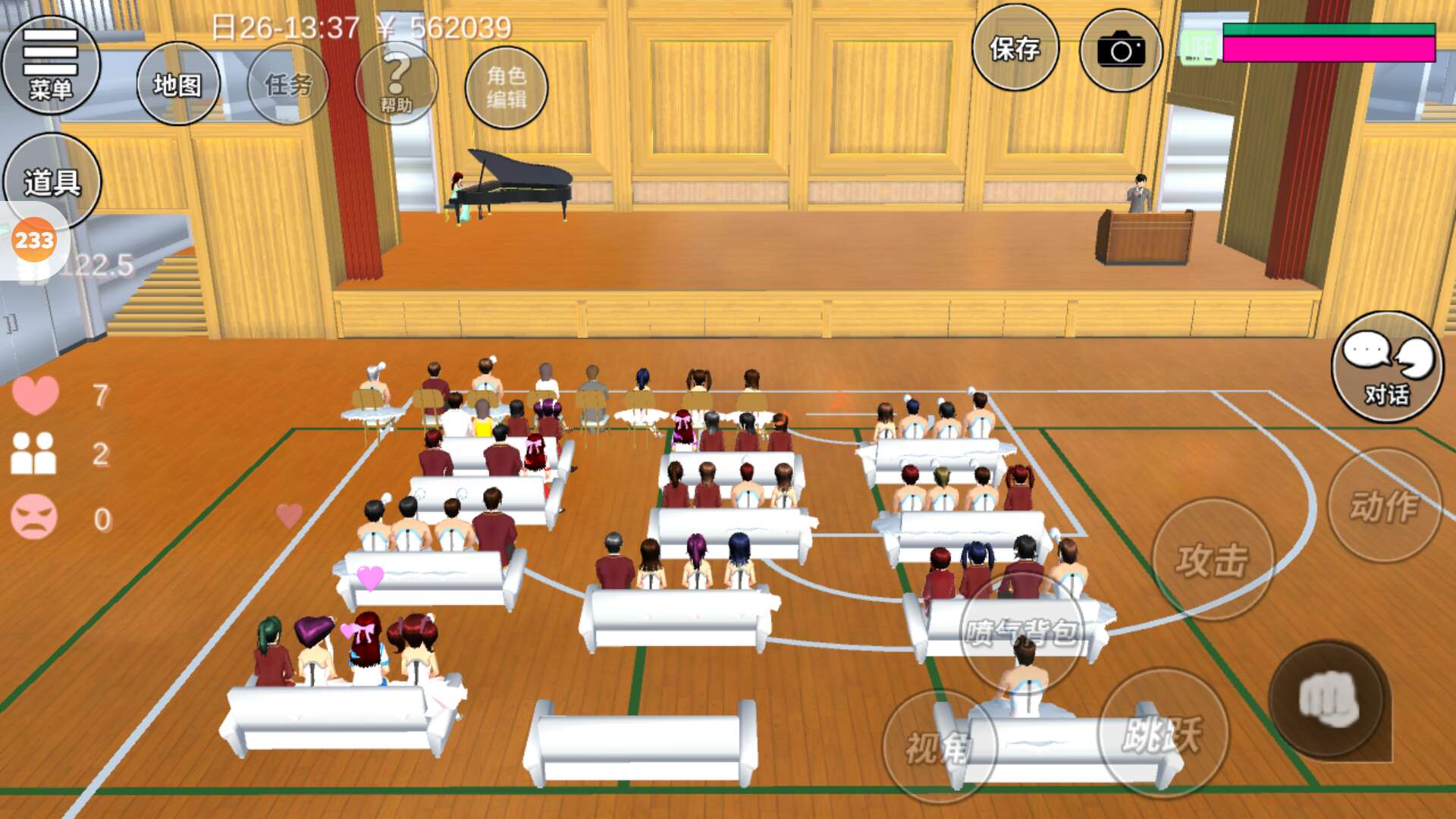1456x819 pixels.
Task: Open the 角色编辑 character editor
Action: (x=506, y=86)
